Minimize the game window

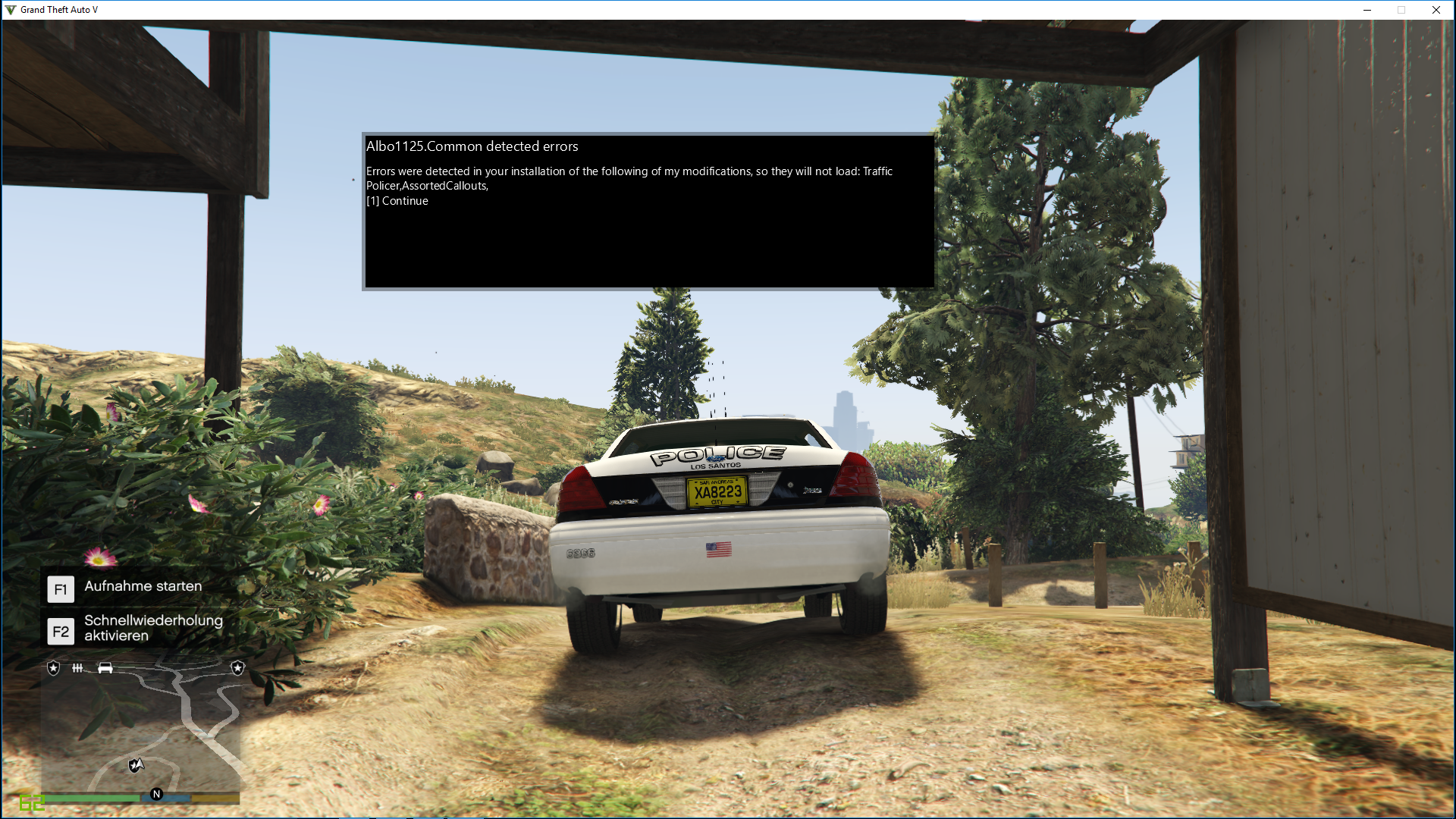point(1367,10)
